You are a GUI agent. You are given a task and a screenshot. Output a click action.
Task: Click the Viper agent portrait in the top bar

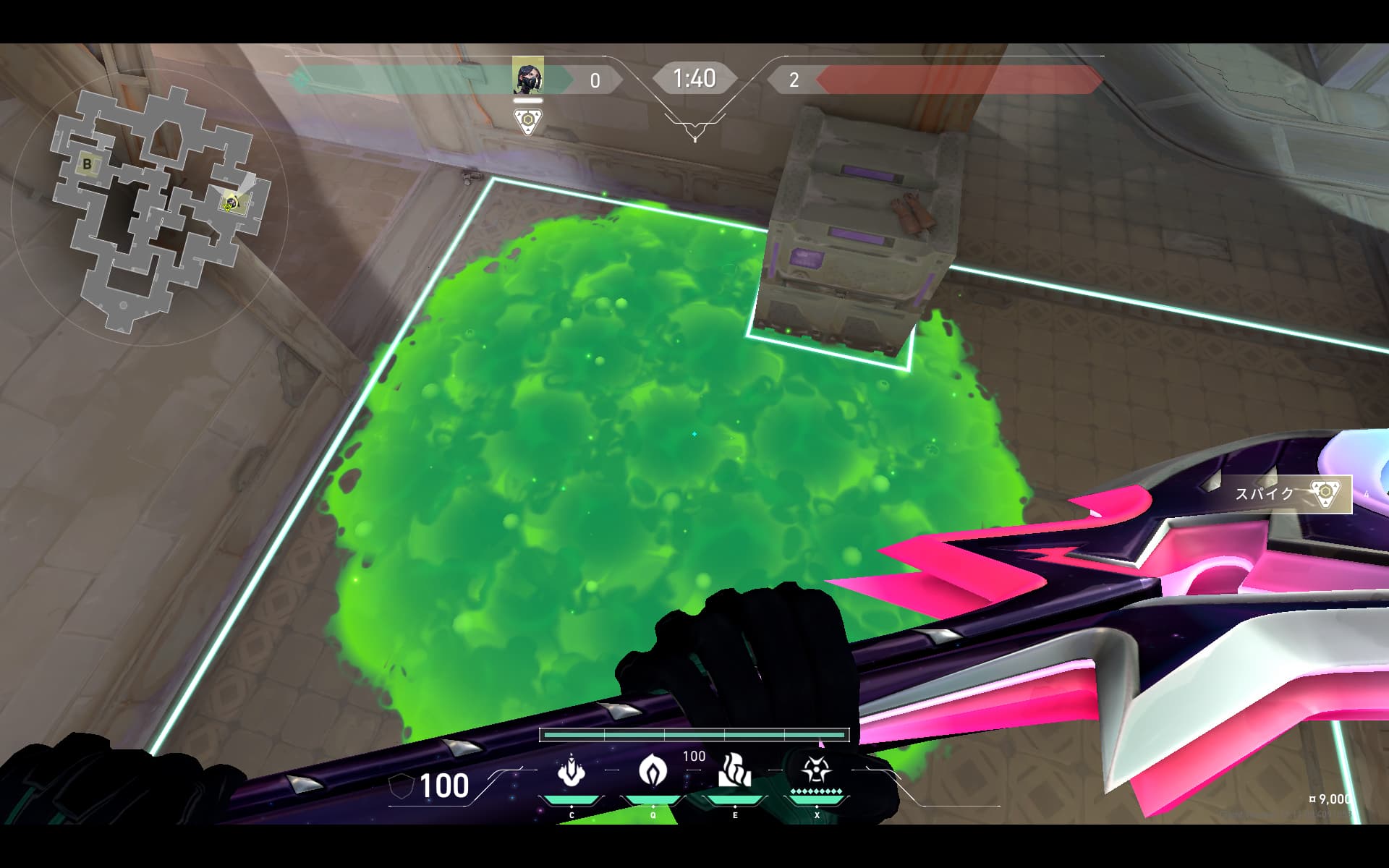point(528,77)
